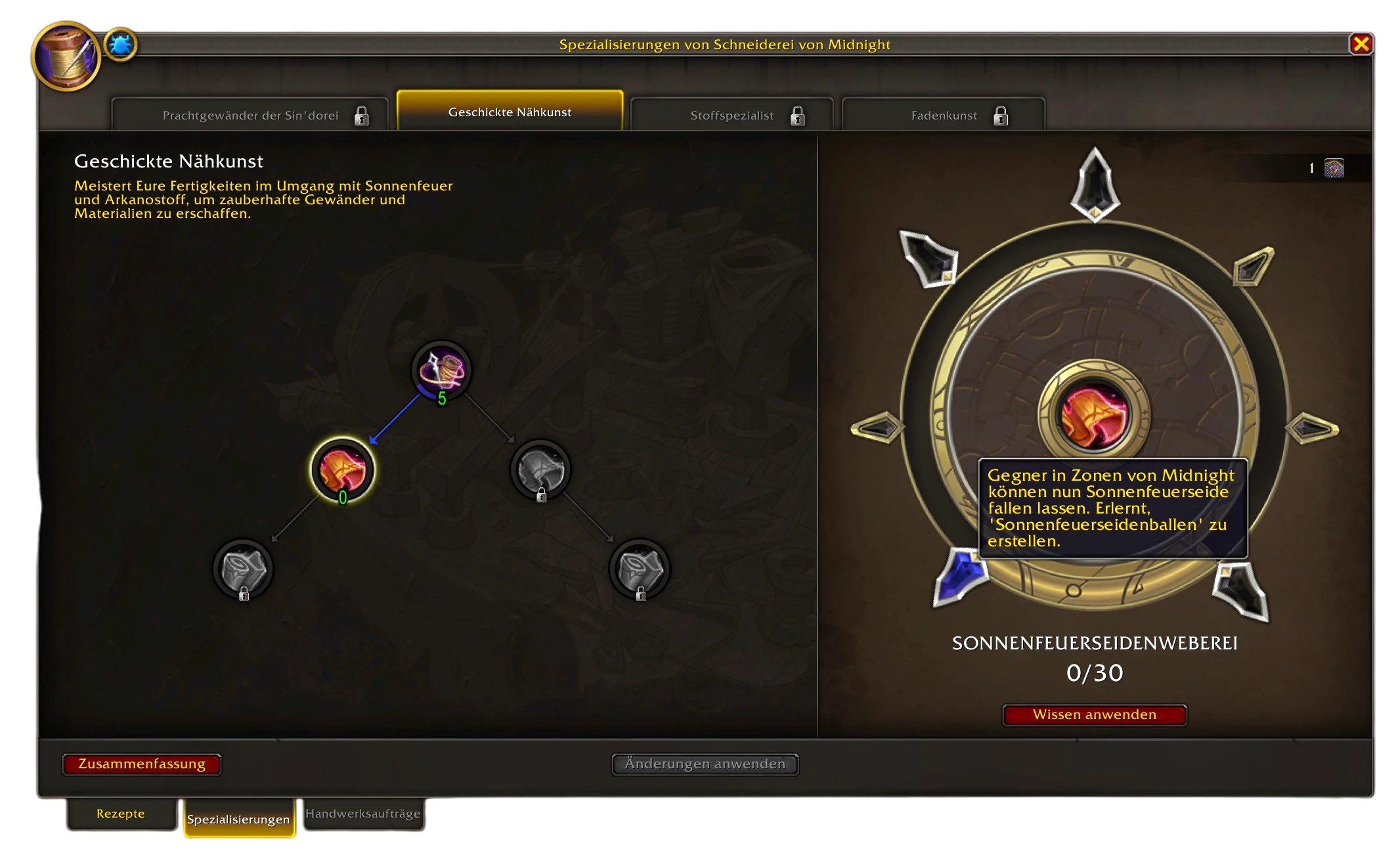Select the blue gem perk on the dial
Viewport: 1400px width, 855px height.
(x=959, y=575)
